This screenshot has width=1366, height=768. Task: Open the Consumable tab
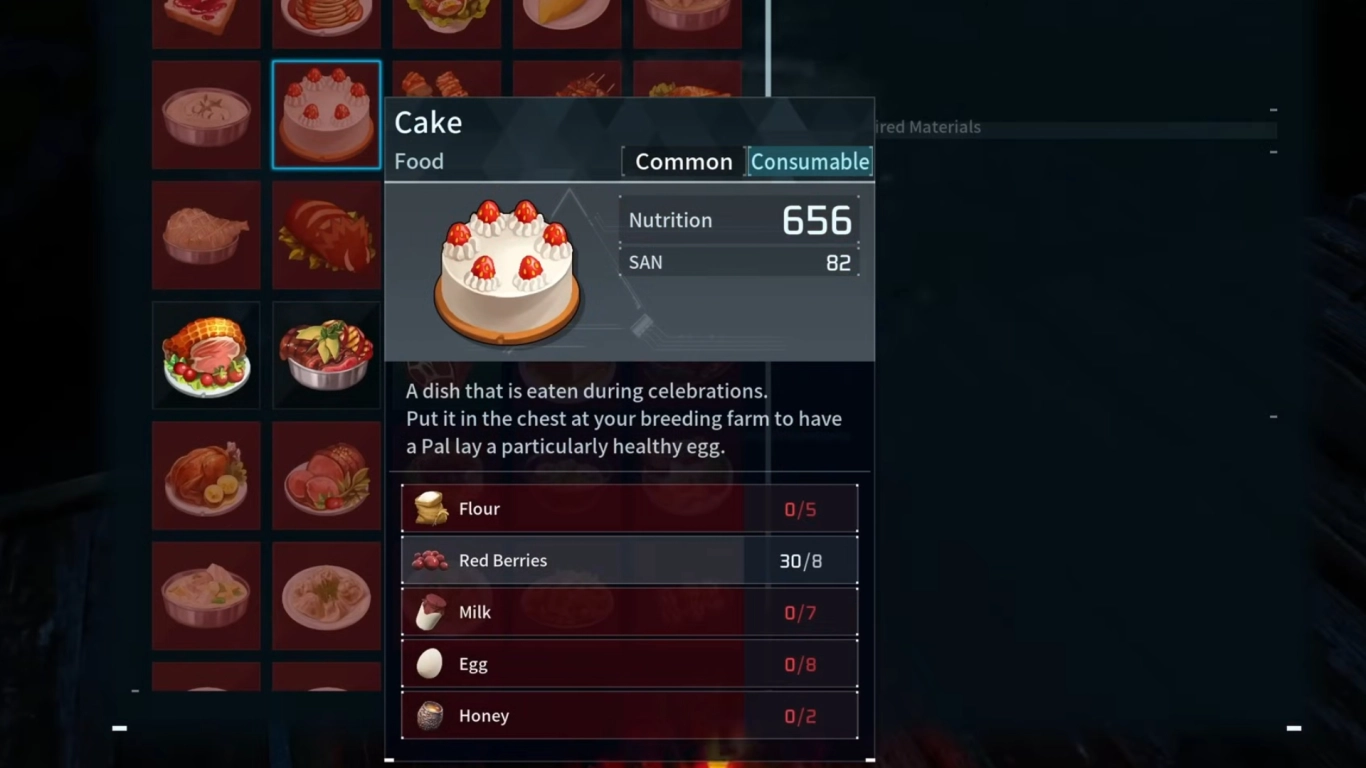(x=810, y=161)
